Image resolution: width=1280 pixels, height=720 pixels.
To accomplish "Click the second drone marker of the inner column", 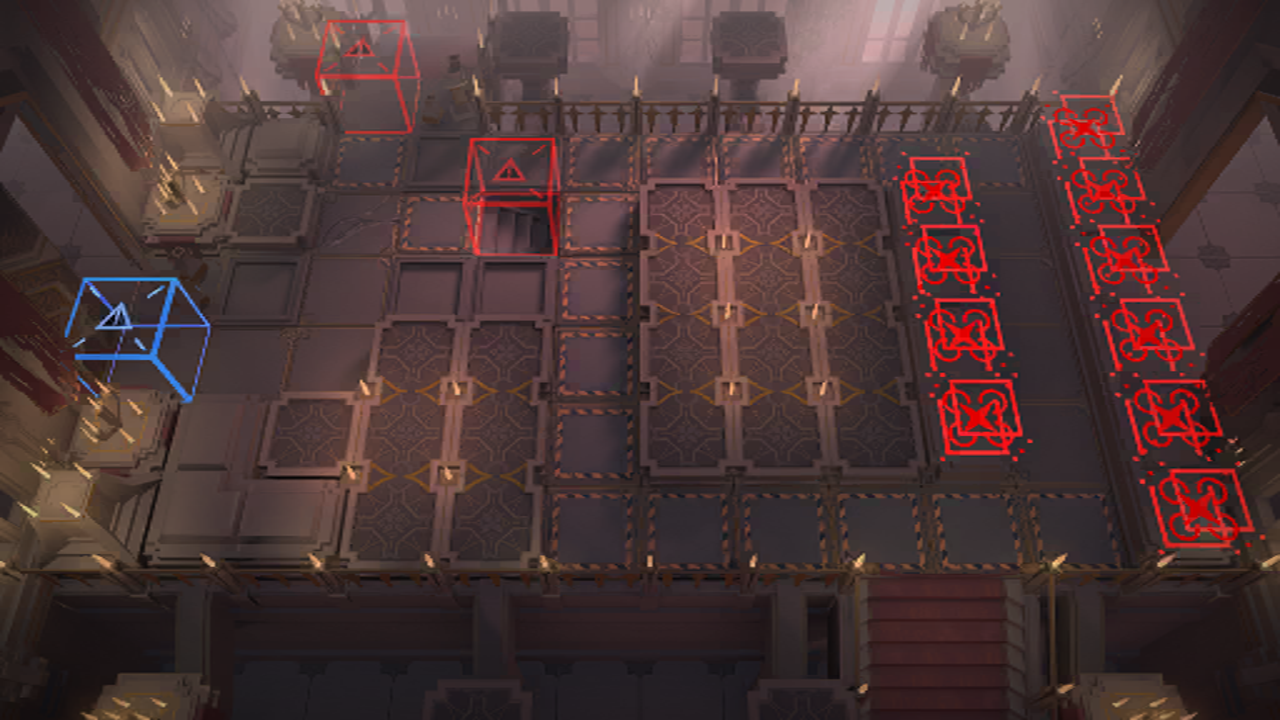I will point(950,260).
